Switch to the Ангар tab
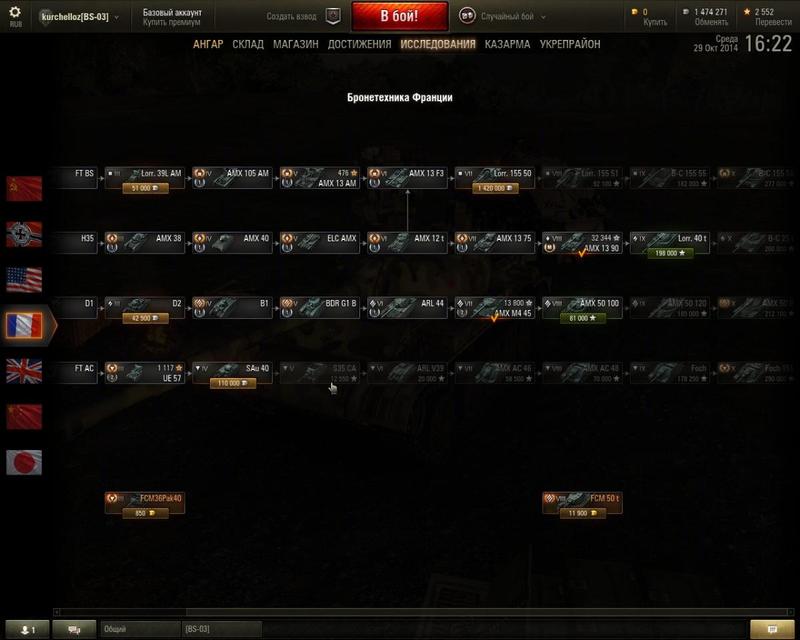Viewport: 800px width, 640px height. coord(208,44)
